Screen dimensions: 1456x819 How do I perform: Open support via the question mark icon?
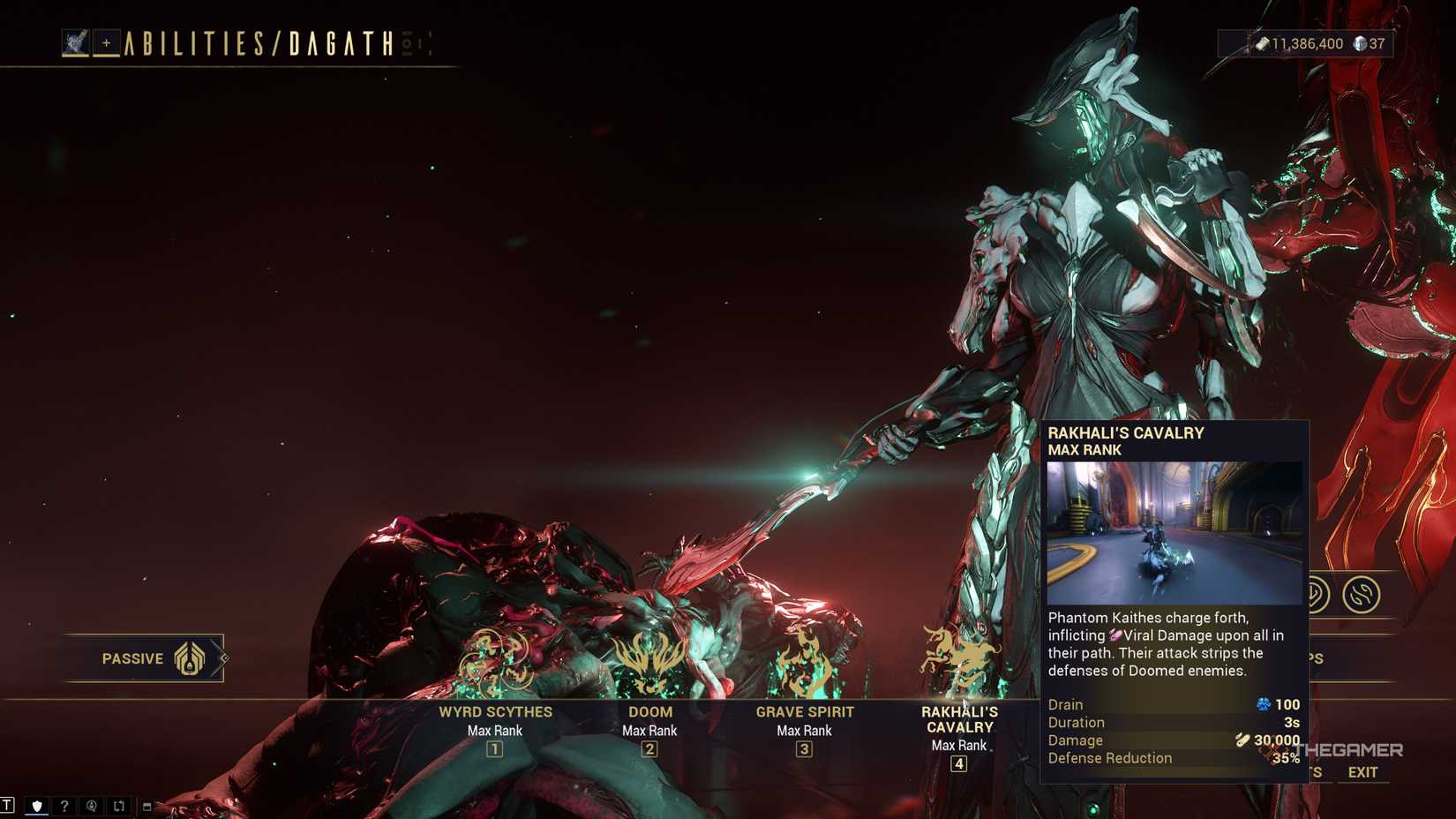[64, 805]
